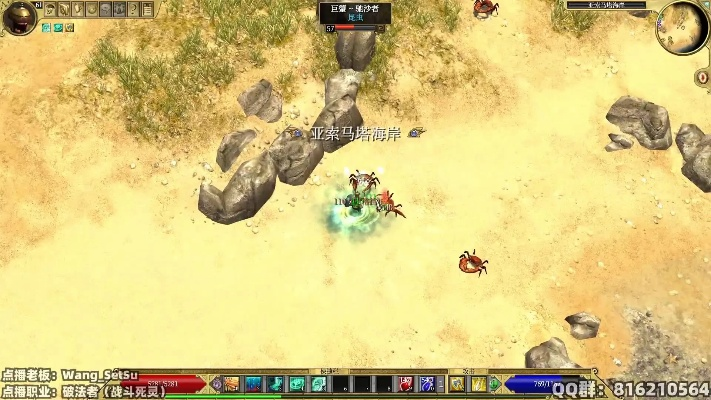
Task: Open the question mark help button
Action: [x=133, y=9]
